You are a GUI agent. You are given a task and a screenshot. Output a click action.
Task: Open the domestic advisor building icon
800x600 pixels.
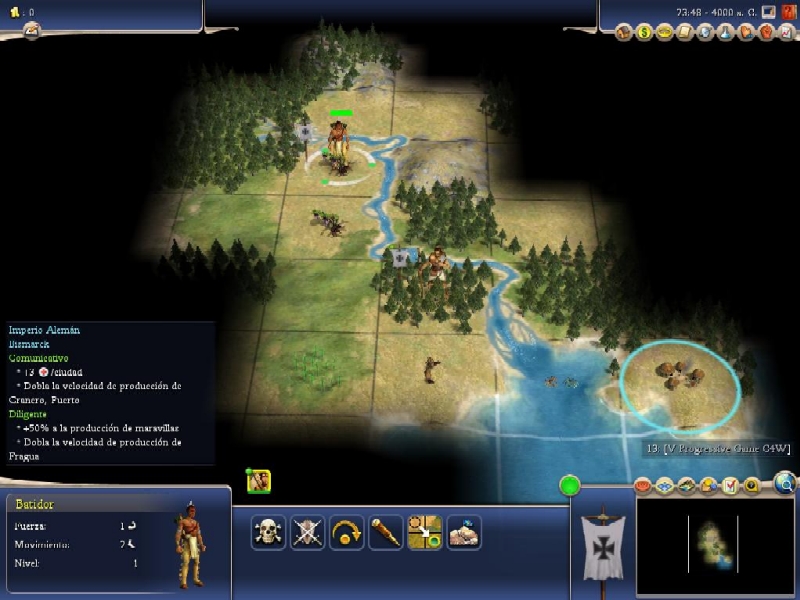tap(625, 32)
